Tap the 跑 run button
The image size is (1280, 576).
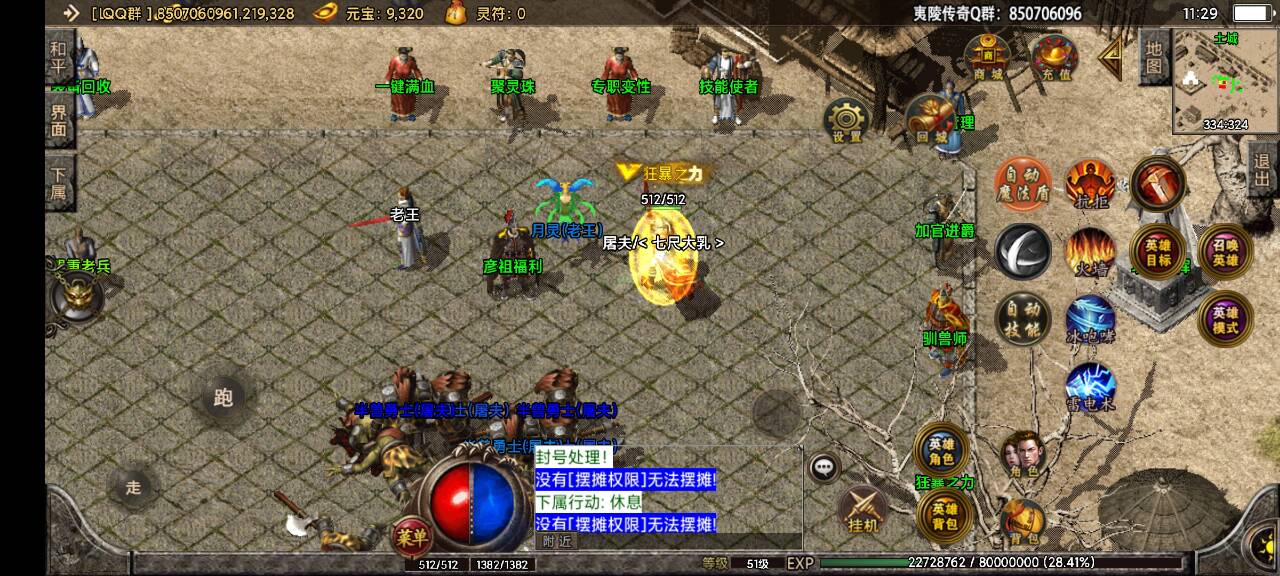[x=222, y=398]
